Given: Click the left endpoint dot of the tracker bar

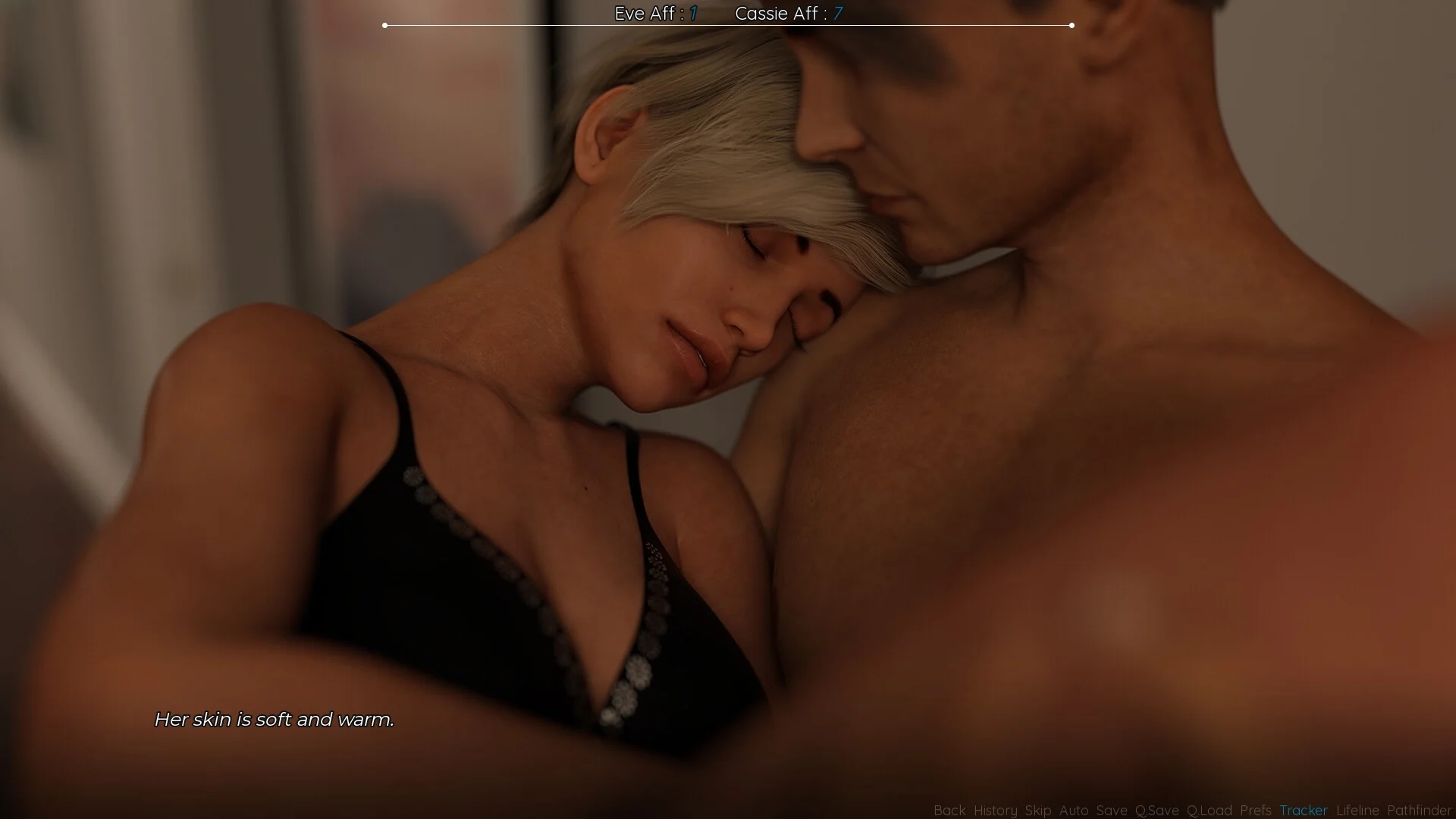Looking at the screenshot, I should coord(385,25).
